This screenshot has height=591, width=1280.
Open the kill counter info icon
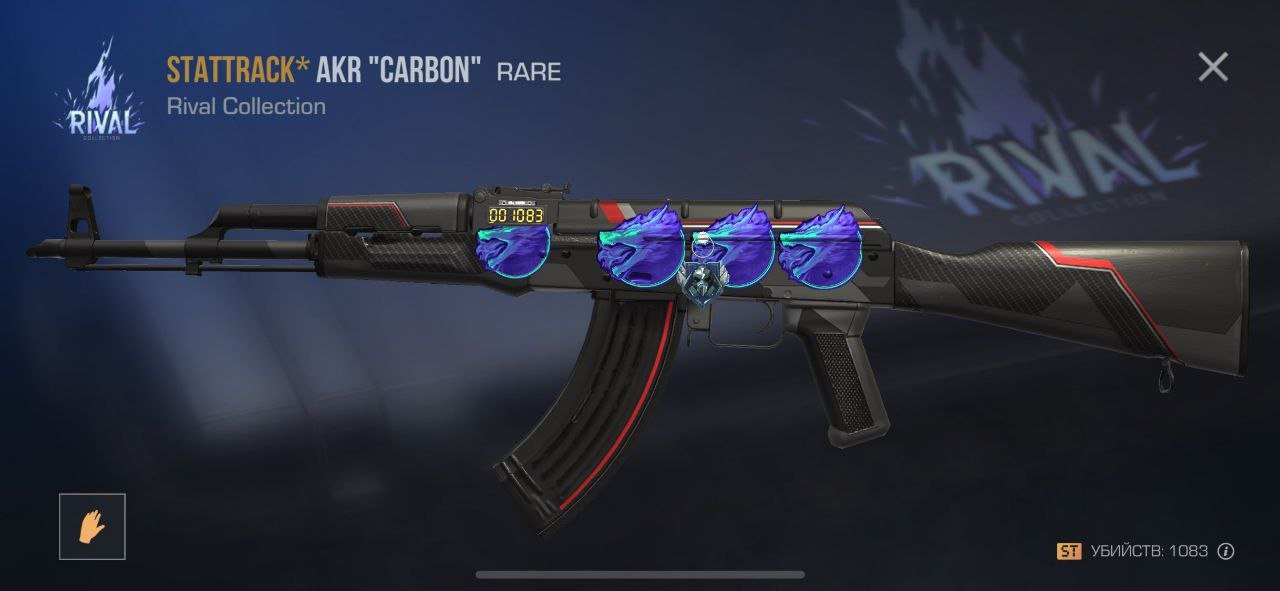pos(1226,551)
